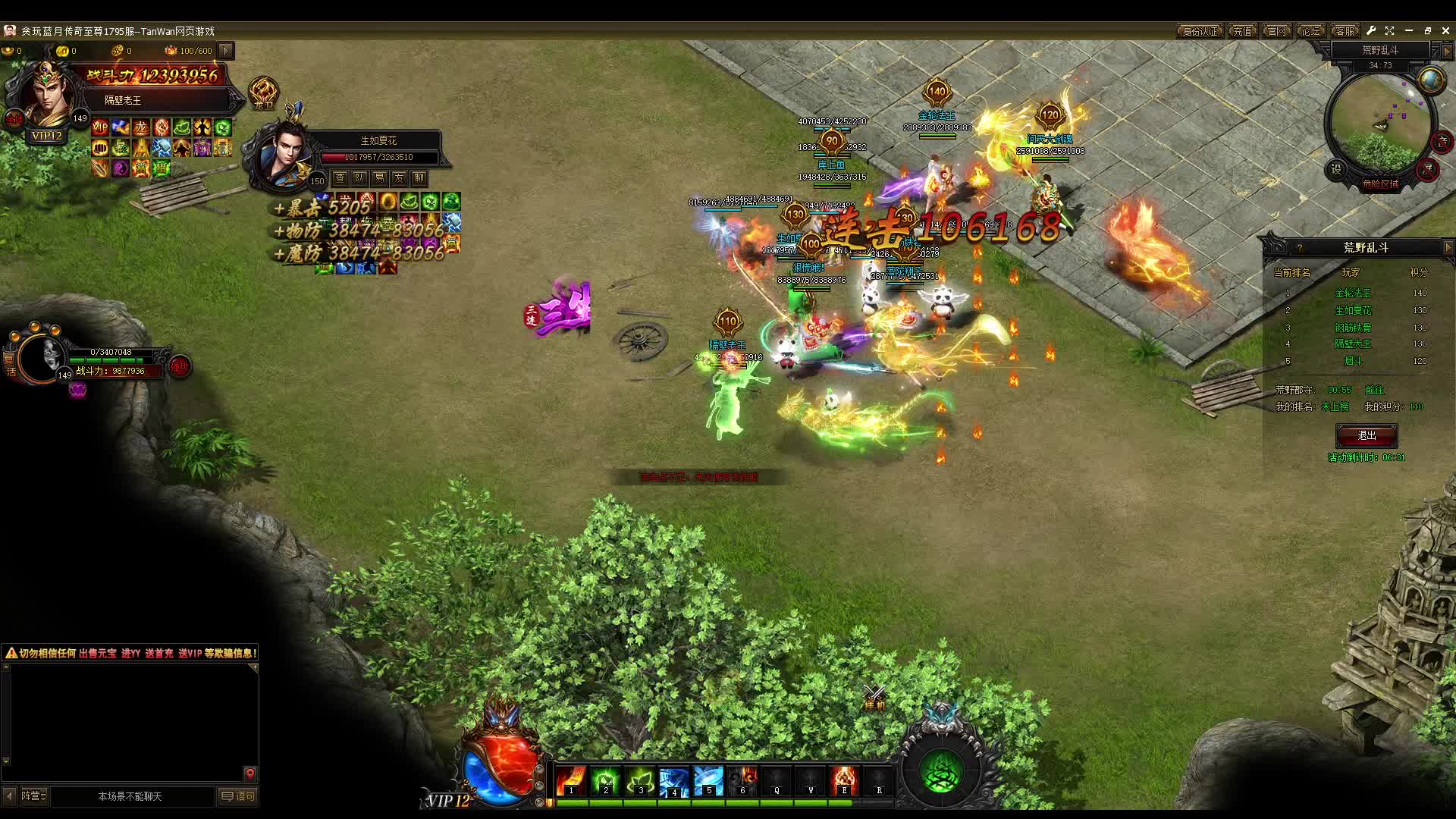Inspect target with the 查 button
The image size is (1456, 819).
coord(340,178)
